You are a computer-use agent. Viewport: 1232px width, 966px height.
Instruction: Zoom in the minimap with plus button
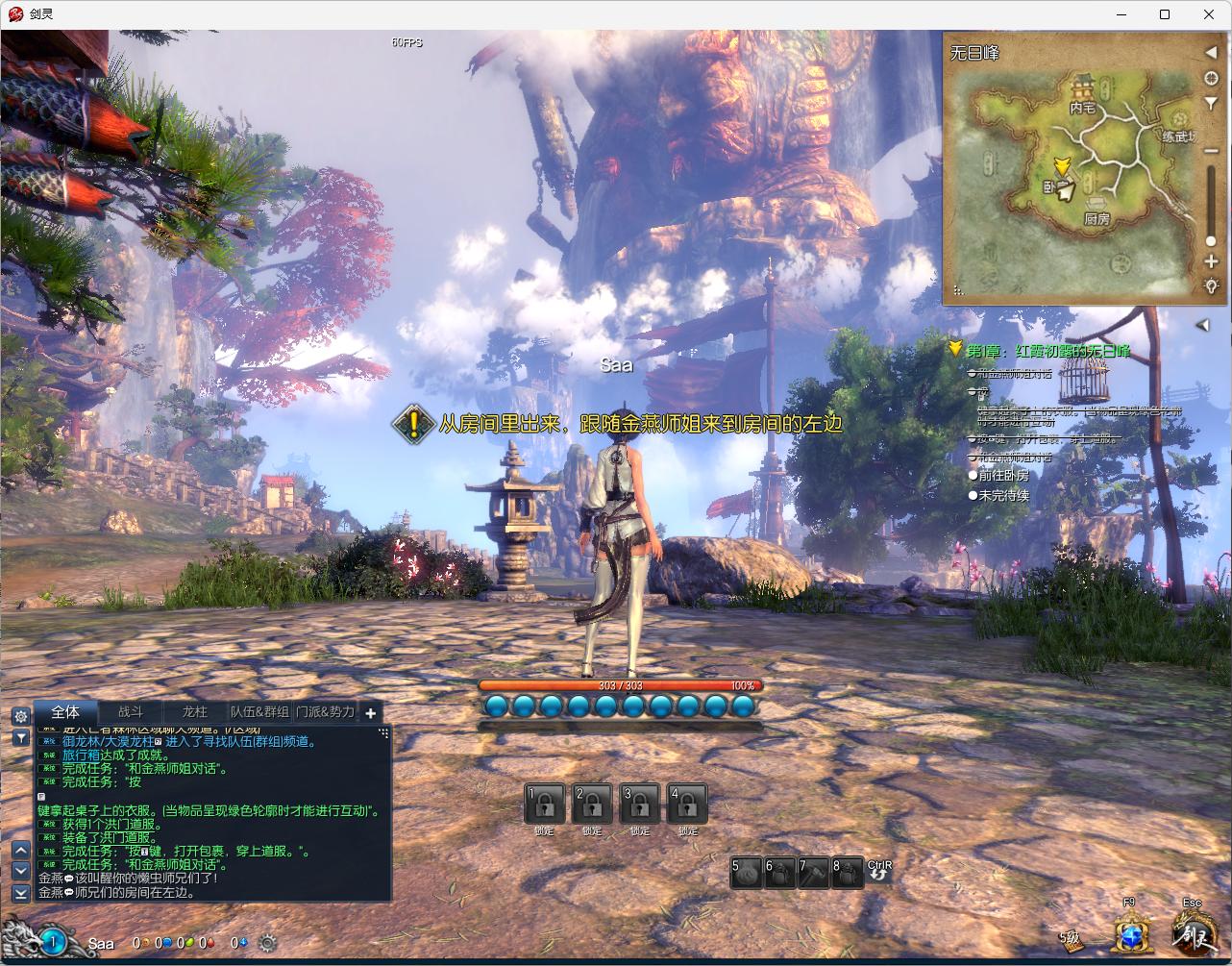coord(1211,261)
